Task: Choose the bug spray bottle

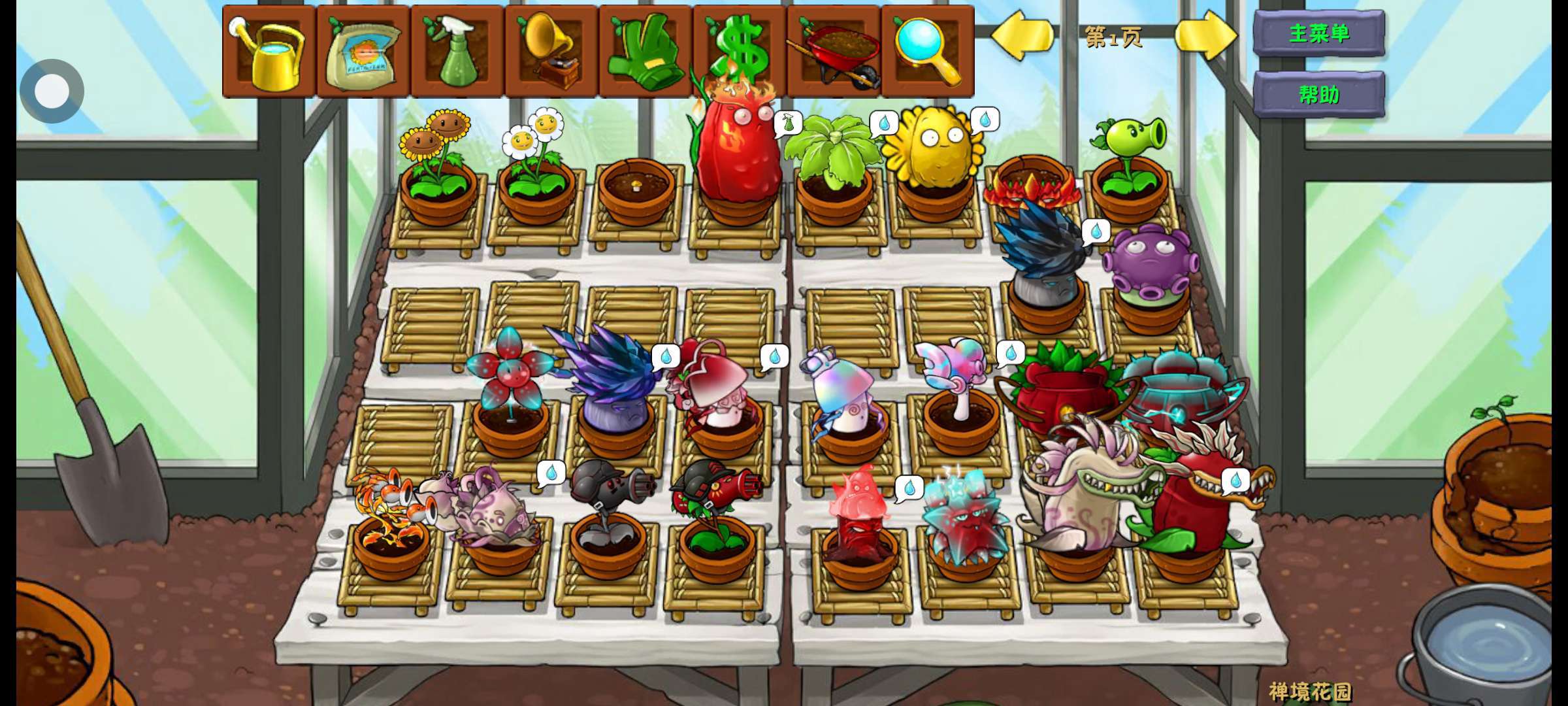Action: coord(457,51)
